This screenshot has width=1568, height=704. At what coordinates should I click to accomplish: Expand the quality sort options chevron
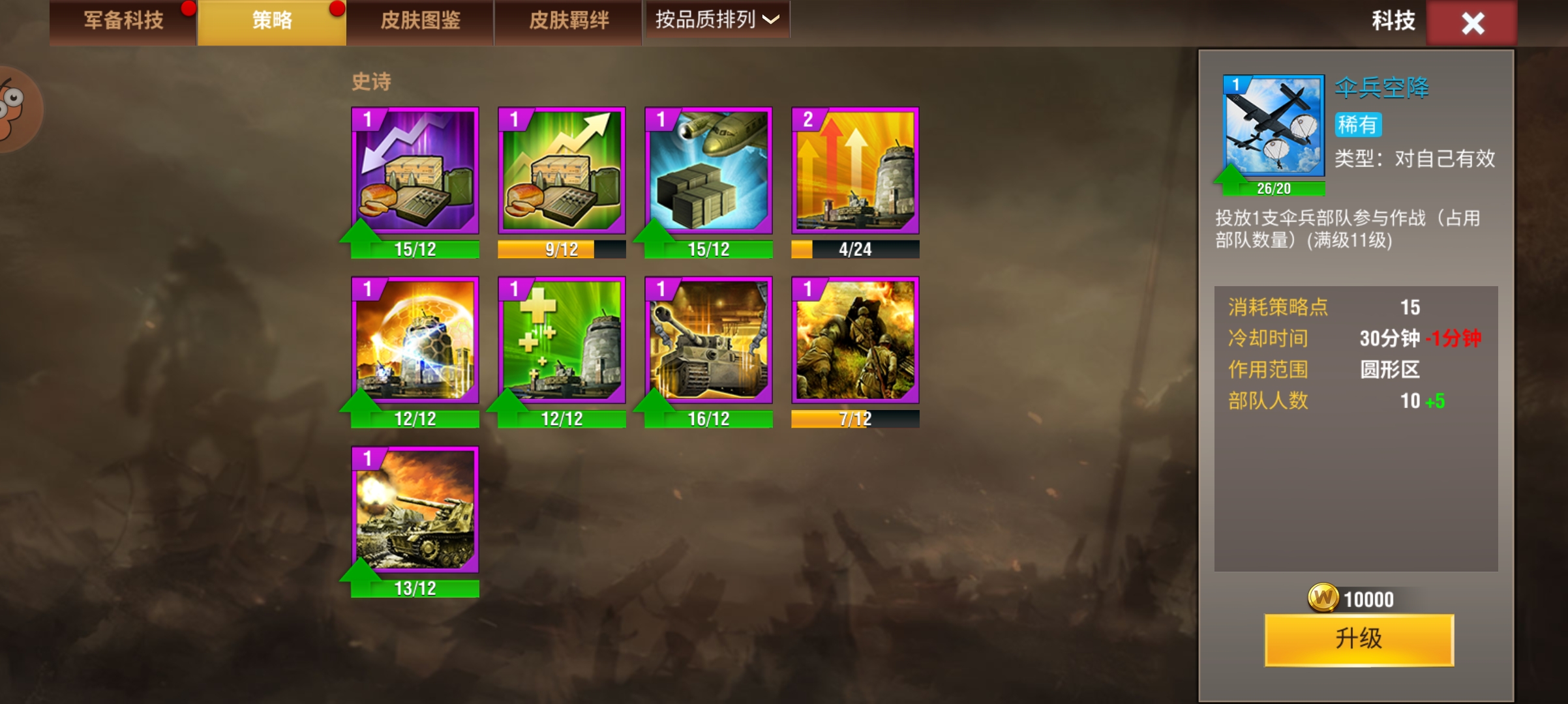(x=770, y=22)
